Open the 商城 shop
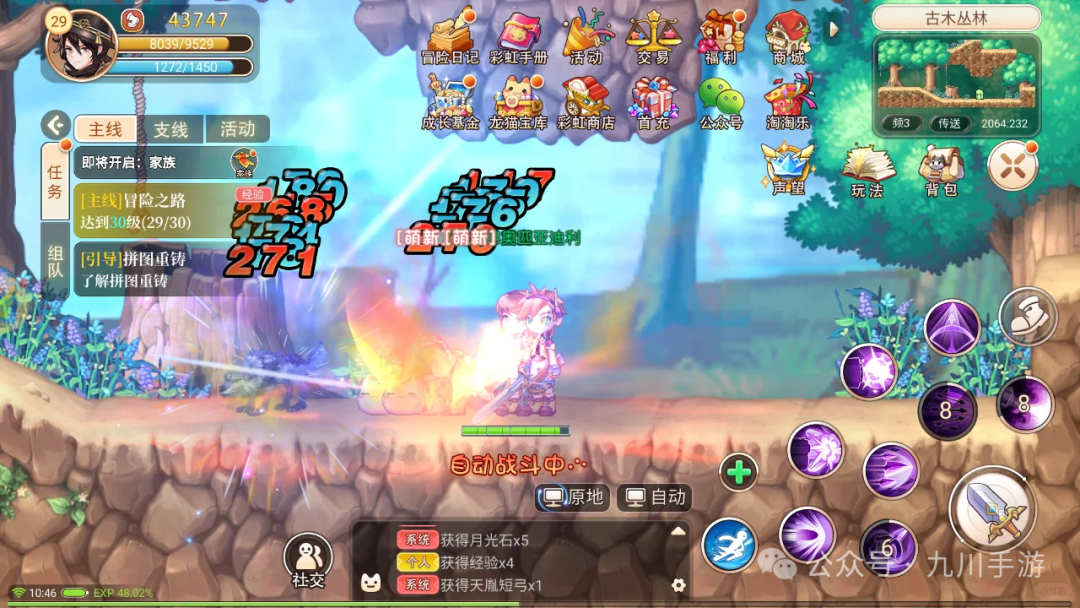 (x=788, y=36)
